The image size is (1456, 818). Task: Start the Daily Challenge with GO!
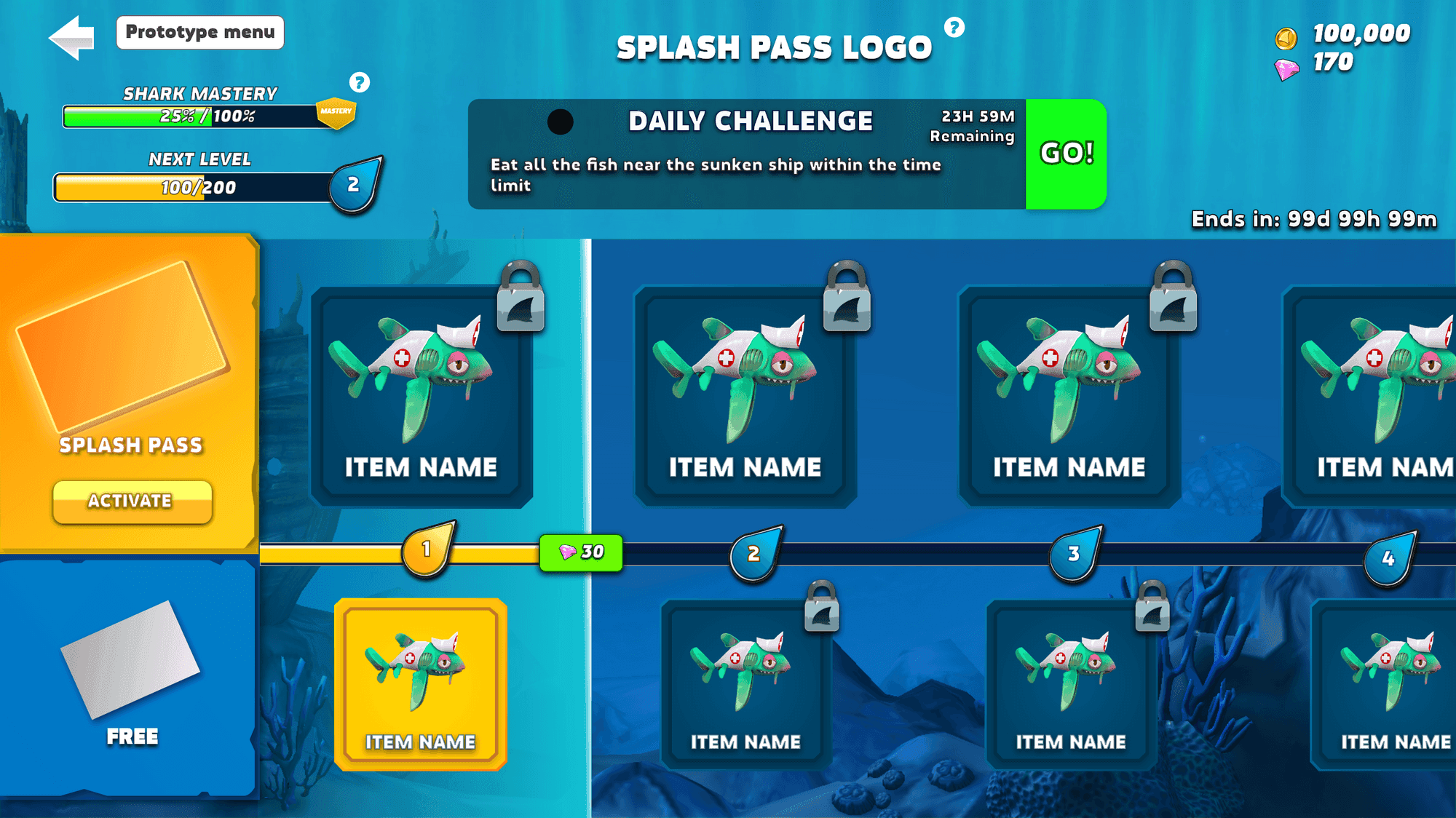(1066, 154)
